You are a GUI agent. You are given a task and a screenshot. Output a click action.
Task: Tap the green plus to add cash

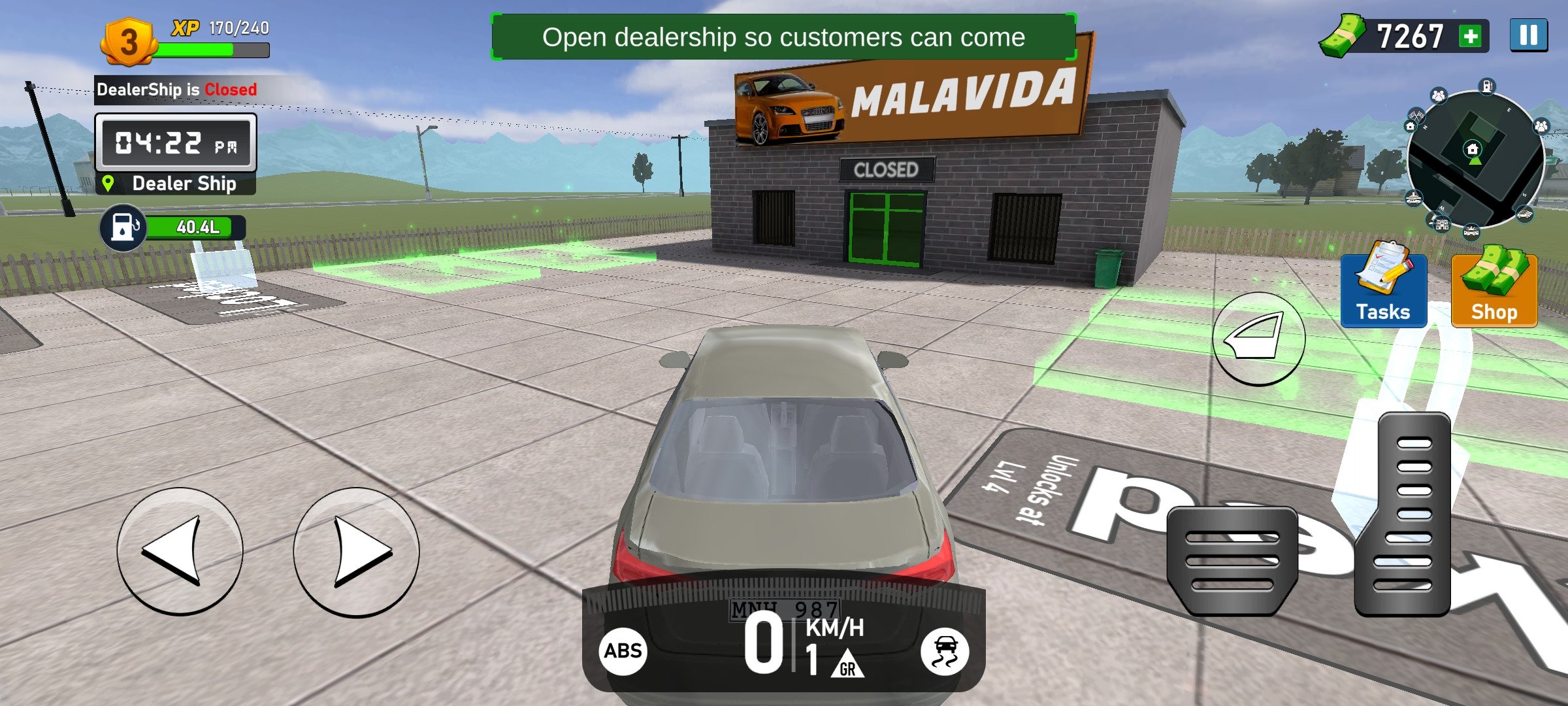(x=1471, y=36)
